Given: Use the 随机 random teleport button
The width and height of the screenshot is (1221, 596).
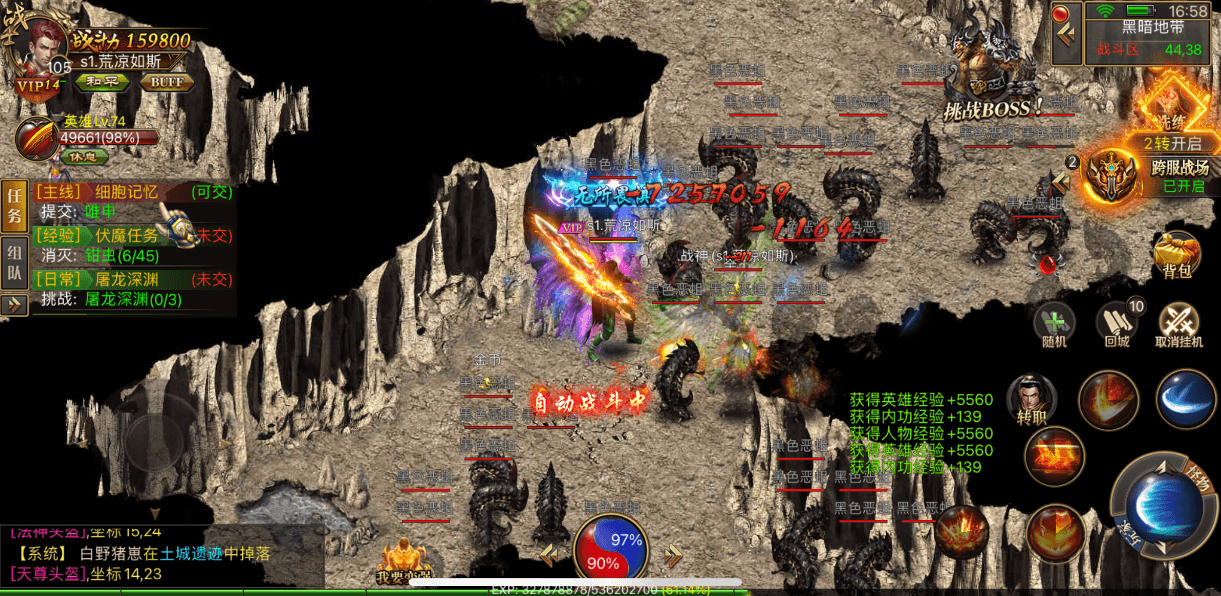Looking at the screenshot, I should (x=1054, y=325).
